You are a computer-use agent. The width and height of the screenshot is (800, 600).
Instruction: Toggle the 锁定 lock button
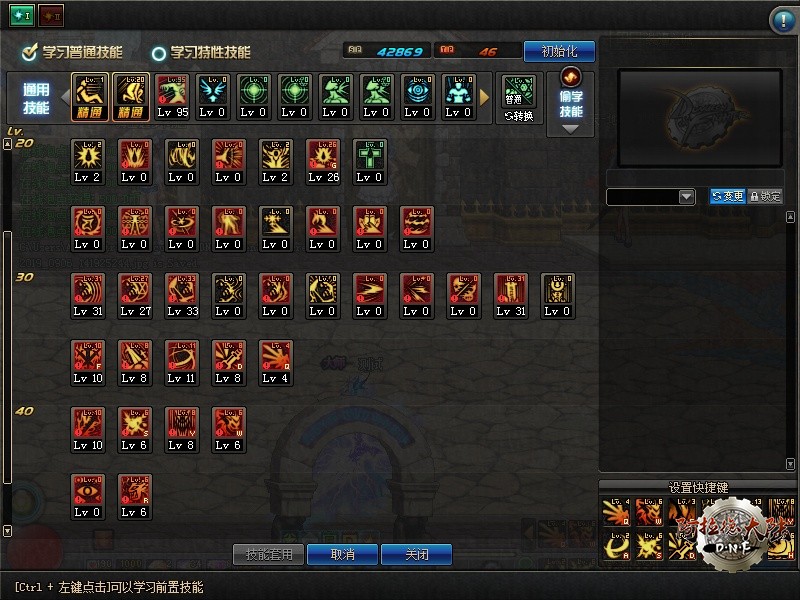point(765,197)
